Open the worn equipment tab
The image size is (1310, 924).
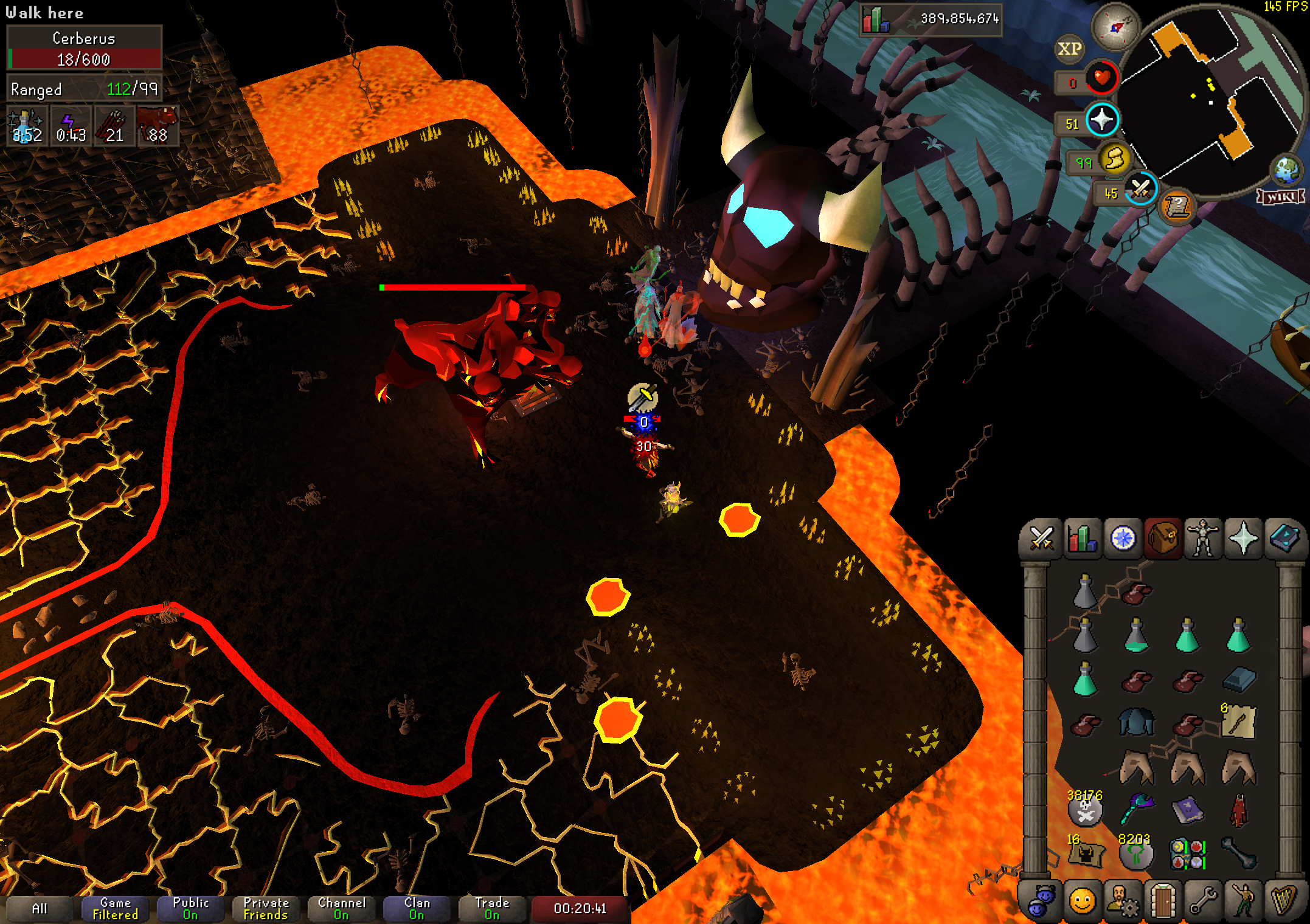[x=1202, y=539]
